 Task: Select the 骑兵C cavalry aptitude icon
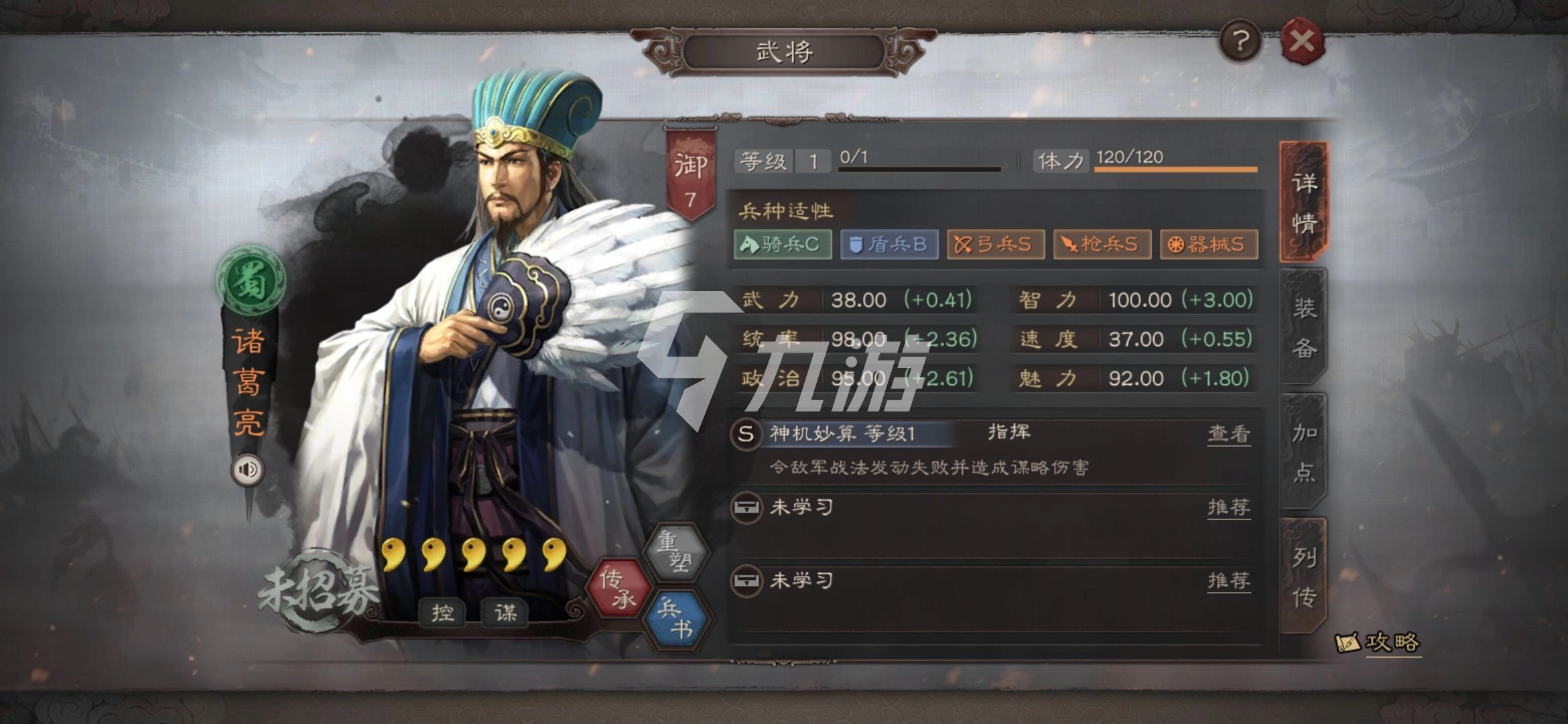pyautogui.click(x=781, y=245)
